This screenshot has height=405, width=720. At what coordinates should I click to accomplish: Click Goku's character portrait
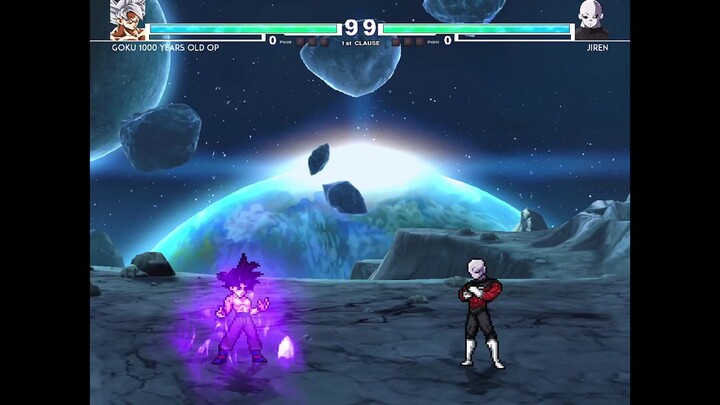[x=126, y=18]
